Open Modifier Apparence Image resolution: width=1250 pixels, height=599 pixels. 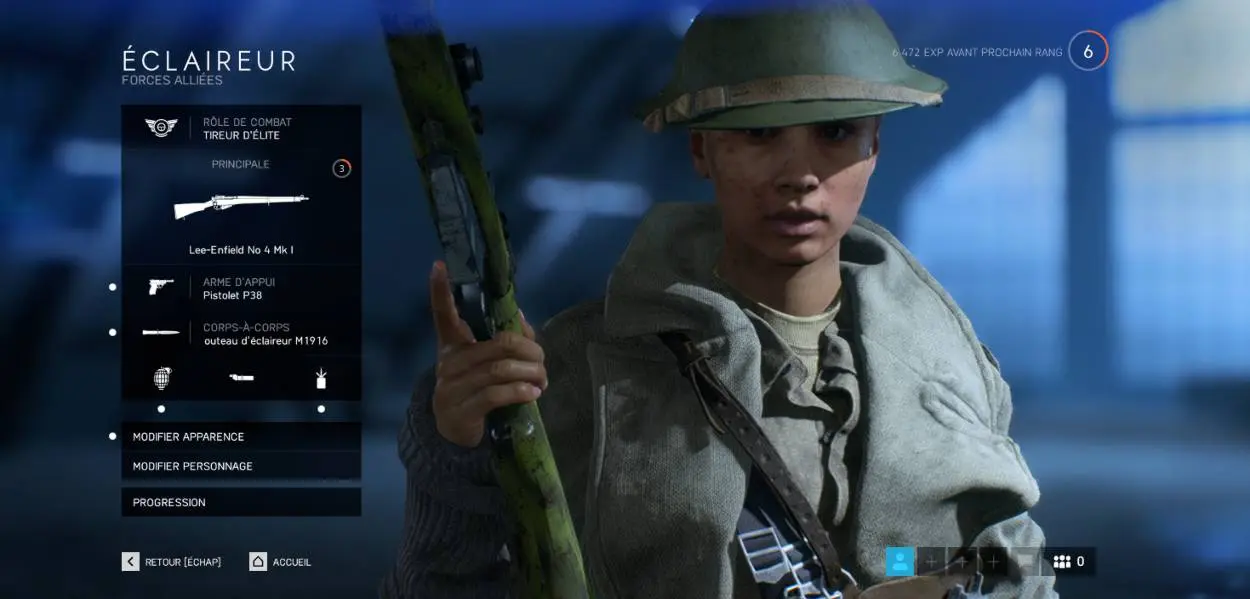coord(241,437)
